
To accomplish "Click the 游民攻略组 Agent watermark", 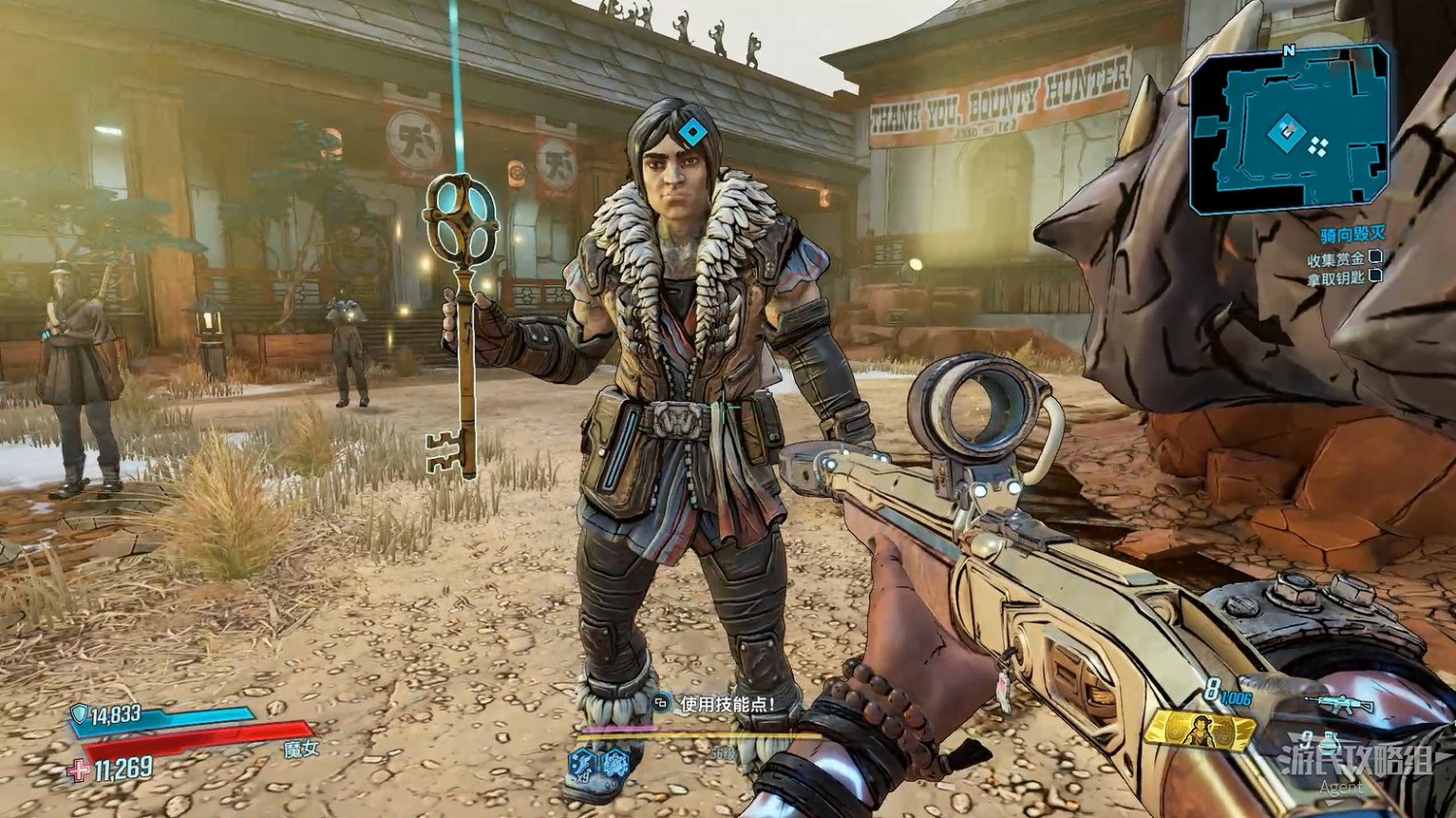I will click(1357, 762).
